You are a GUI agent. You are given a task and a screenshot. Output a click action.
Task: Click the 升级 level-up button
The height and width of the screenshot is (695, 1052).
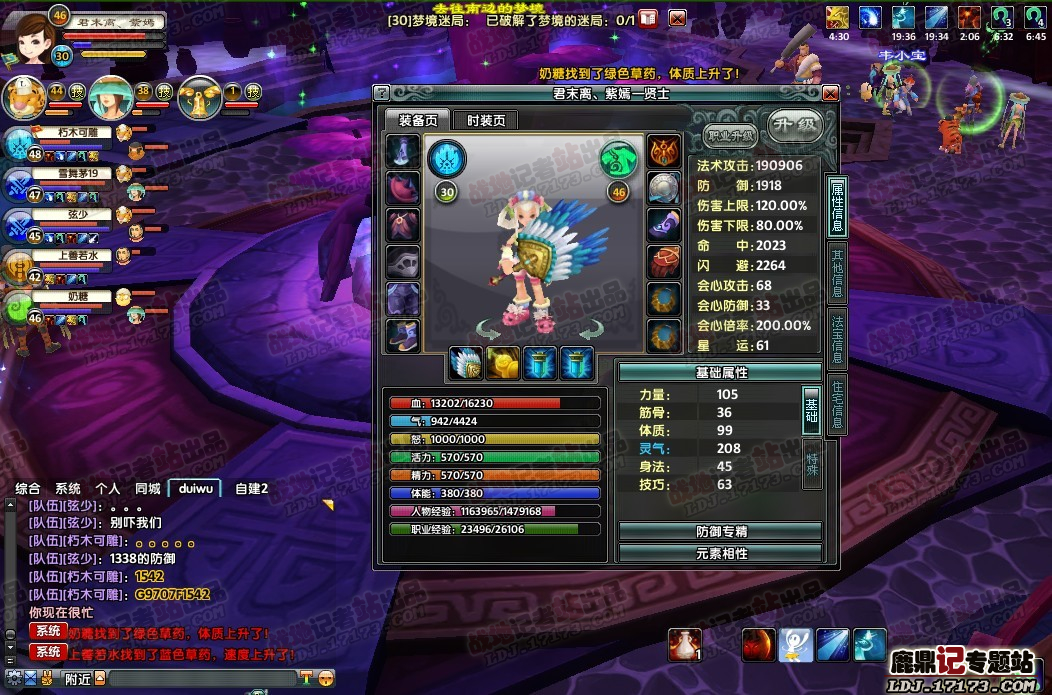(x=795, y=127)
